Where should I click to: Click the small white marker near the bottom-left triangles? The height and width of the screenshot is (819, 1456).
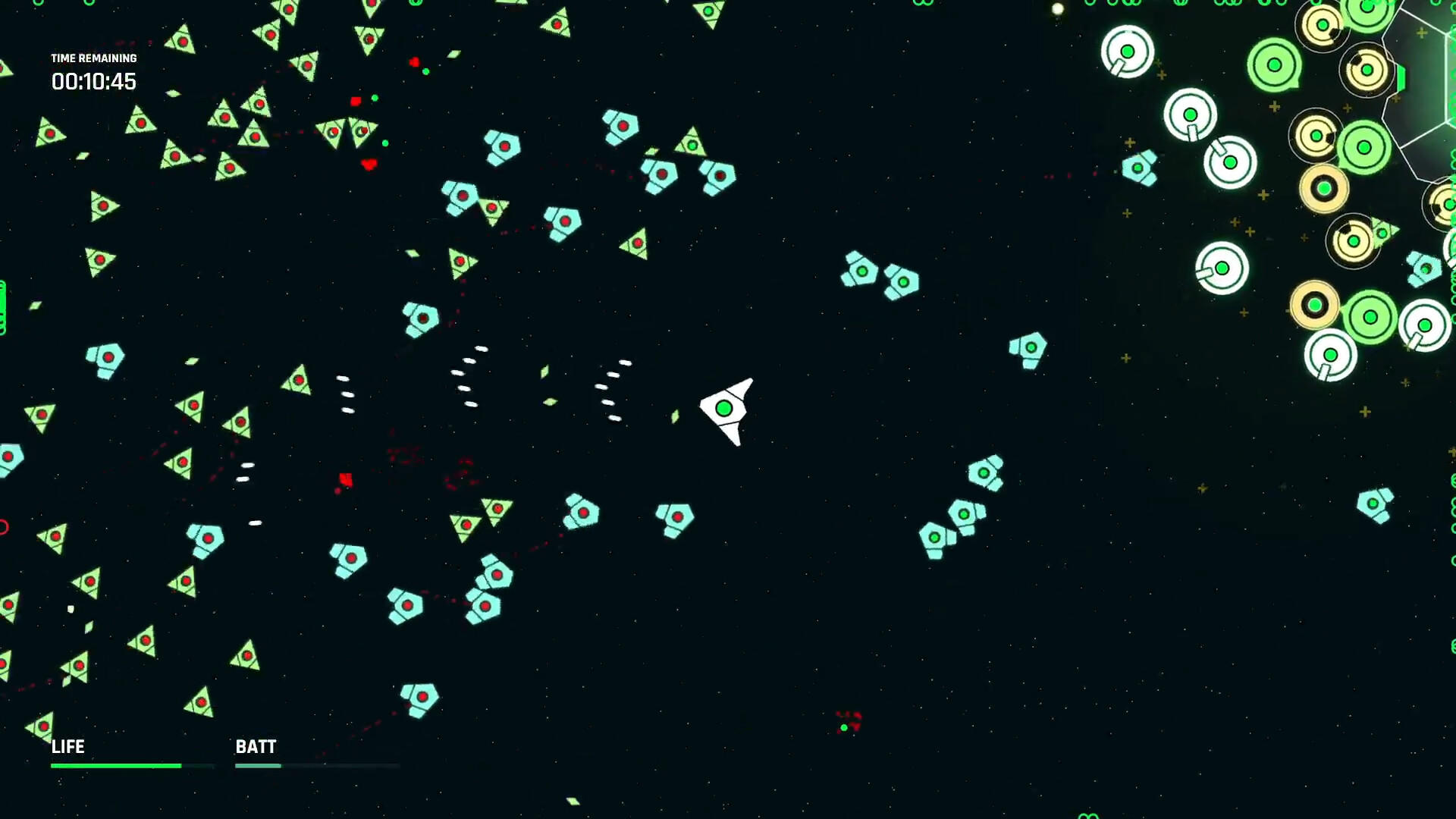[70, 608]
